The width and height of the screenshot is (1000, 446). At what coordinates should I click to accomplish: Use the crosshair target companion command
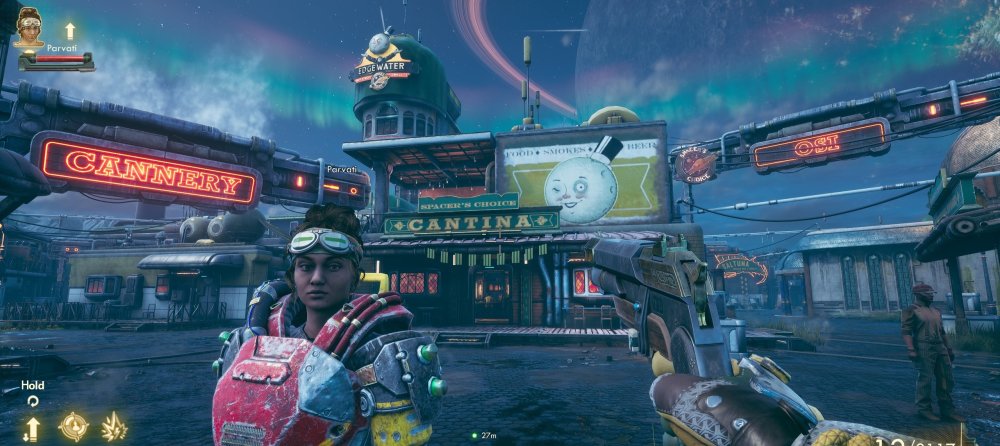pyautogui.click(x=73, y=427)
